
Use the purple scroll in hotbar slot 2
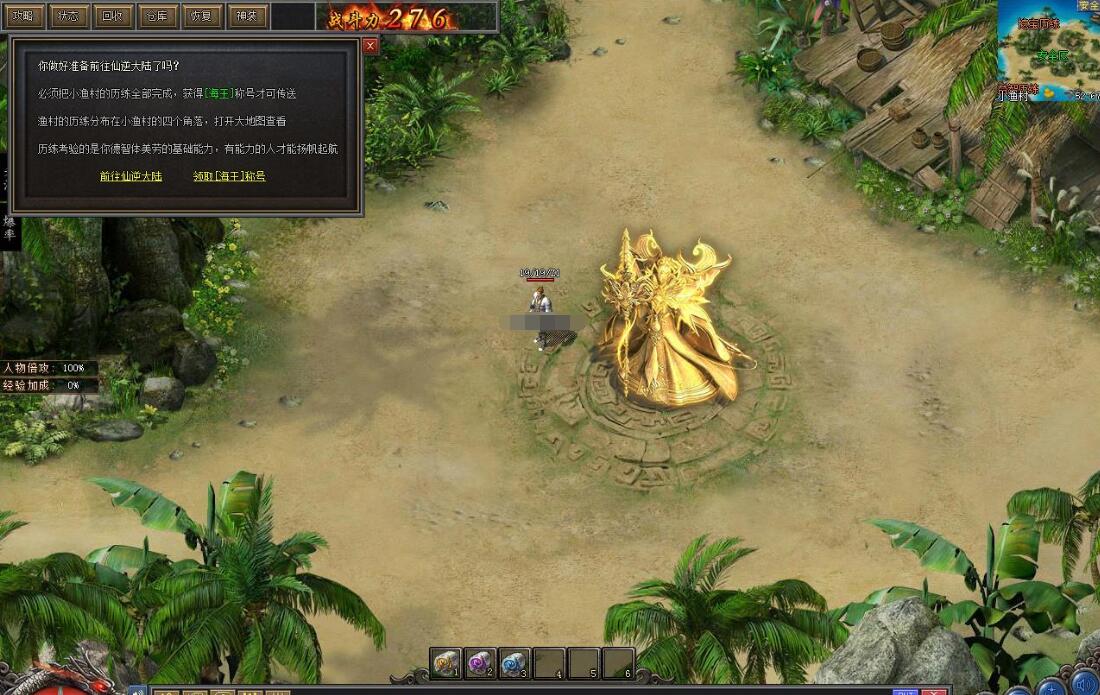coord(481,662)
